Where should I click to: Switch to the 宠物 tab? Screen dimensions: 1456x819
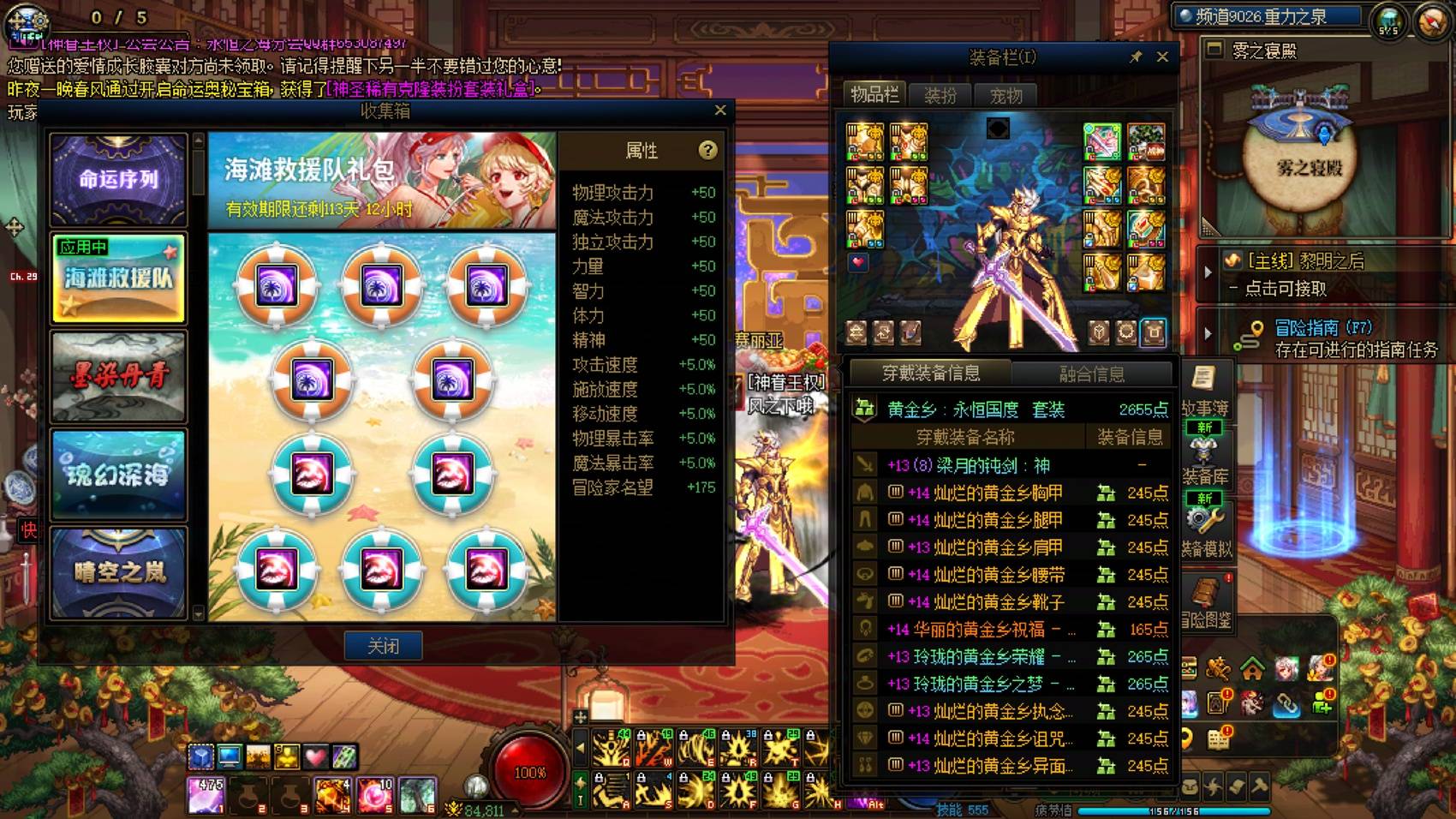pyautogui.click(x=1008, y=95)
